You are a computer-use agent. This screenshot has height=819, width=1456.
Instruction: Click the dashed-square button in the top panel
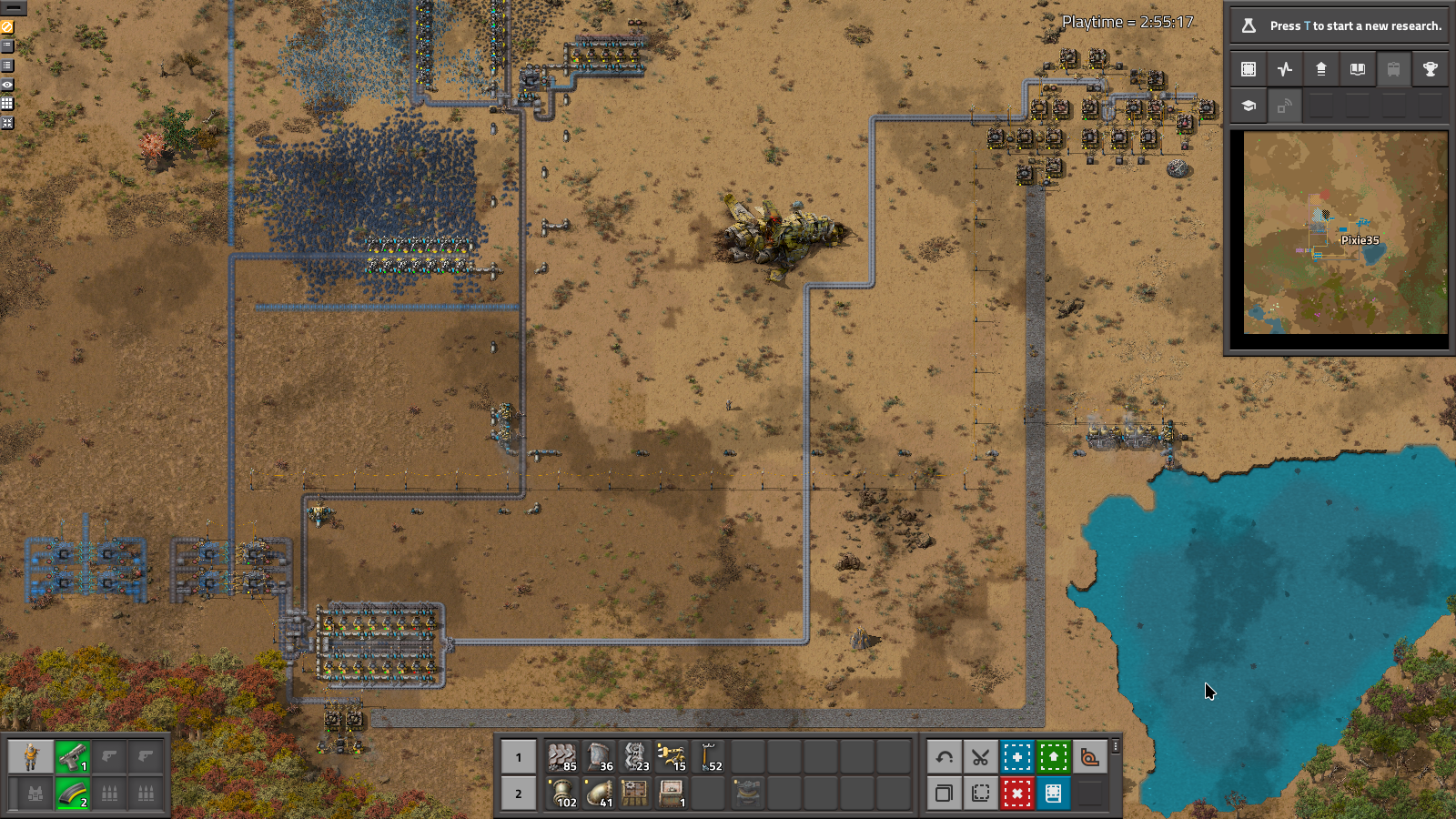coord(1249,69)
